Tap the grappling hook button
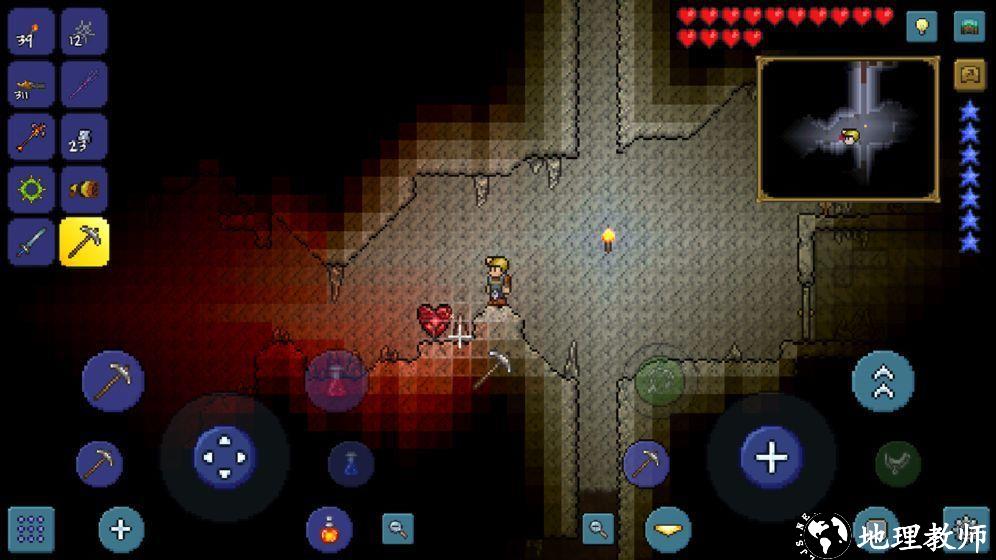Viewport: 996px width, 560px height. click(x=898, y=462)
